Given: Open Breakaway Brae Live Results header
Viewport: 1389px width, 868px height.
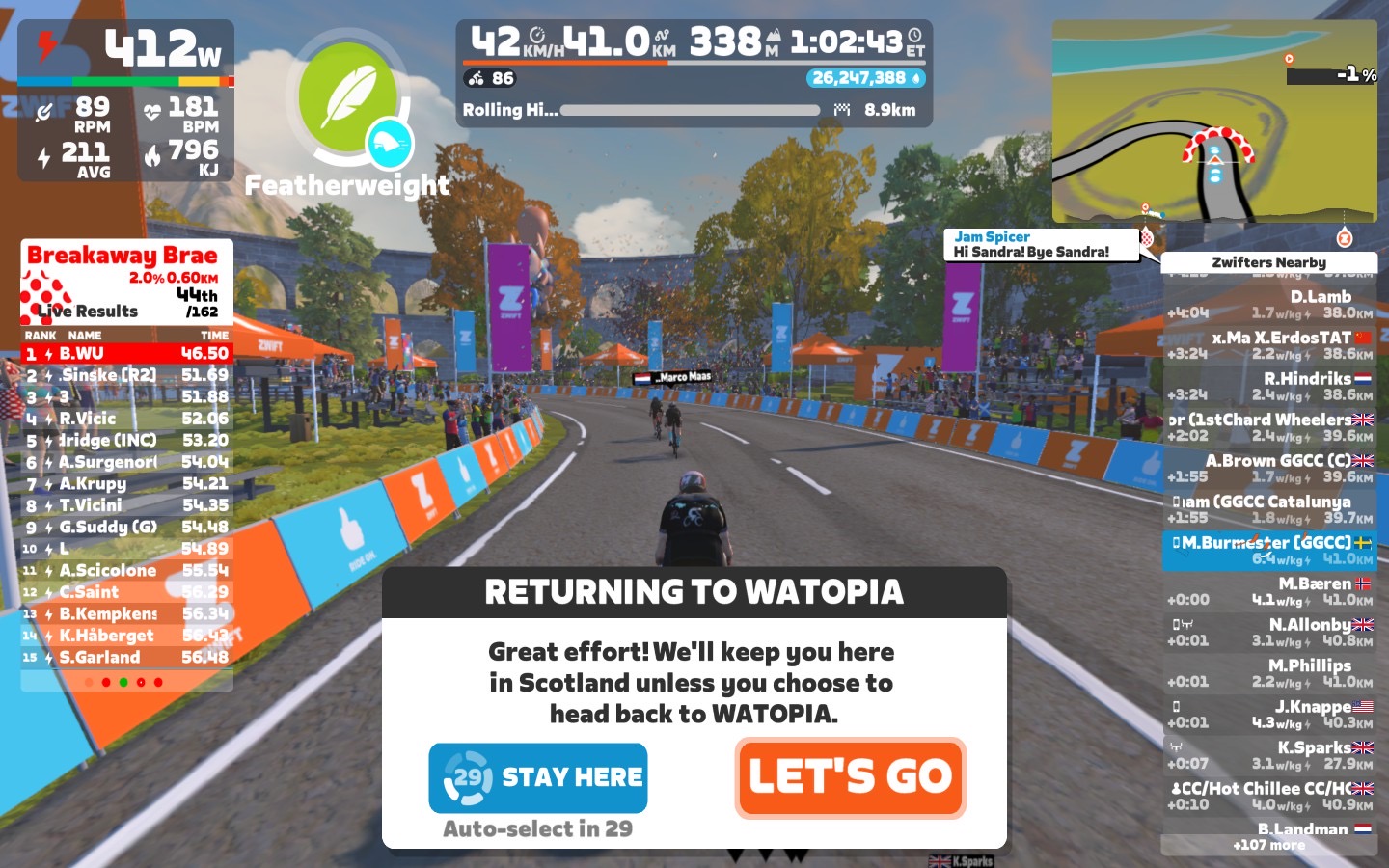Looking at the screenshot, I should point(126,282).
